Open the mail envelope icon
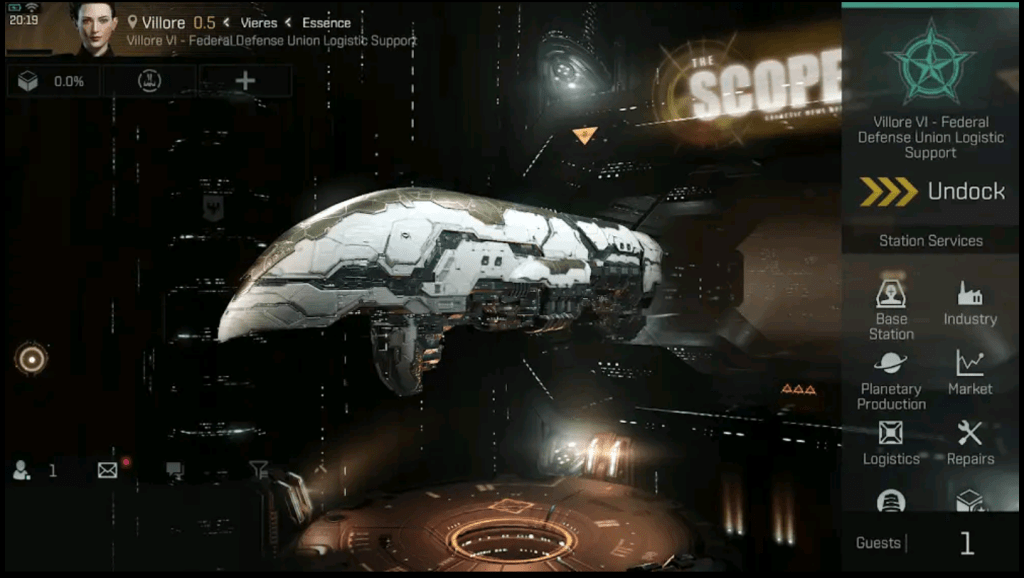The width and height of the screenshot is (1024, 578). tap(108, 470)
